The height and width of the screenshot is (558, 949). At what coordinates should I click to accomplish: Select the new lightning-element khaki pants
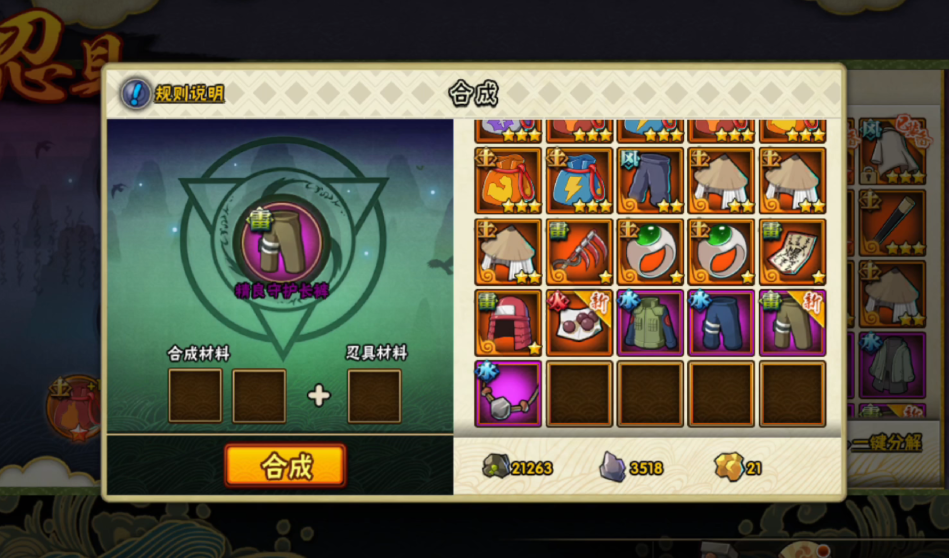[792, 323]
